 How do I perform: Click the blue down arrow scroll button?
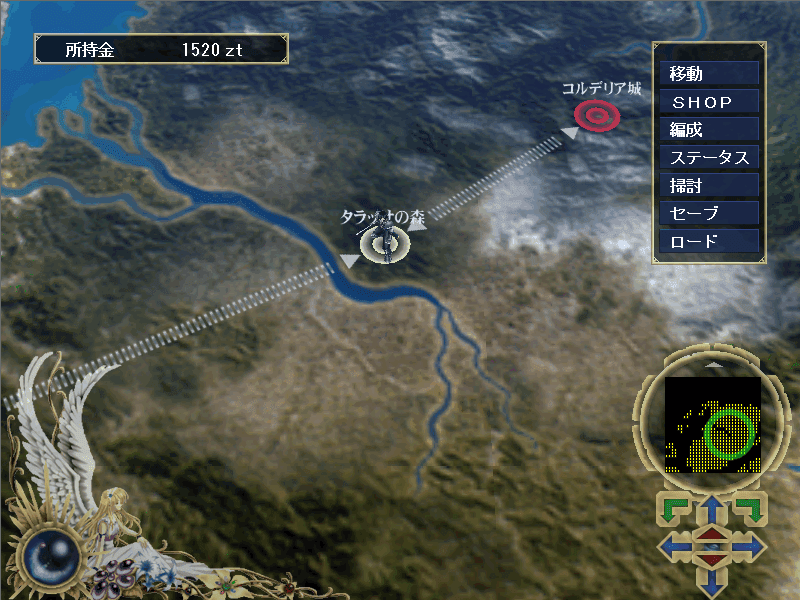coord(711,583)
